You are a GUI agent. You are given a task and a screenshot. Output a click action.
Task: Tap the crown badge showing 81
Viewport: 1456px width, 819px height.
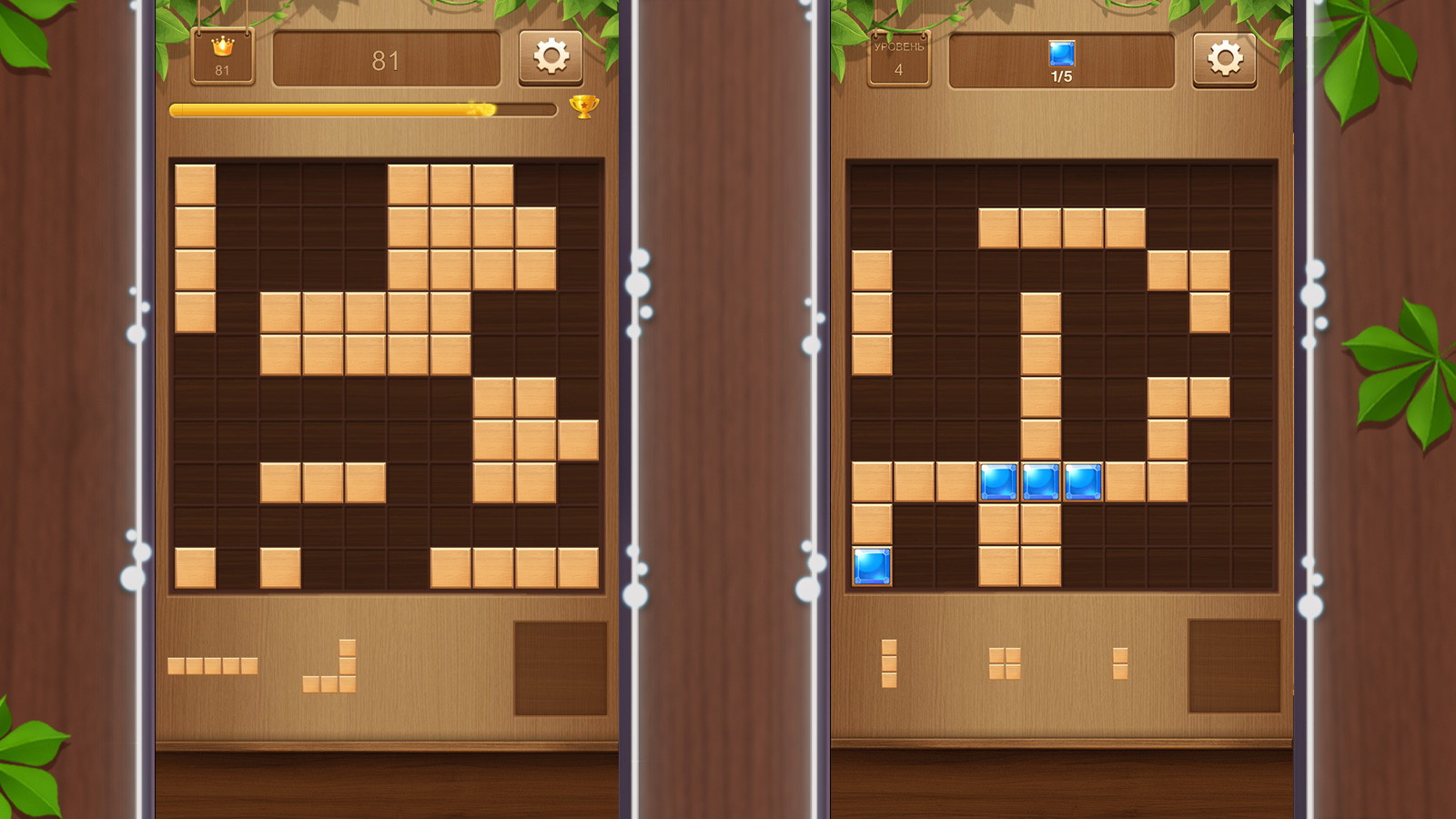pyautogui.click(x=225, y=56)
